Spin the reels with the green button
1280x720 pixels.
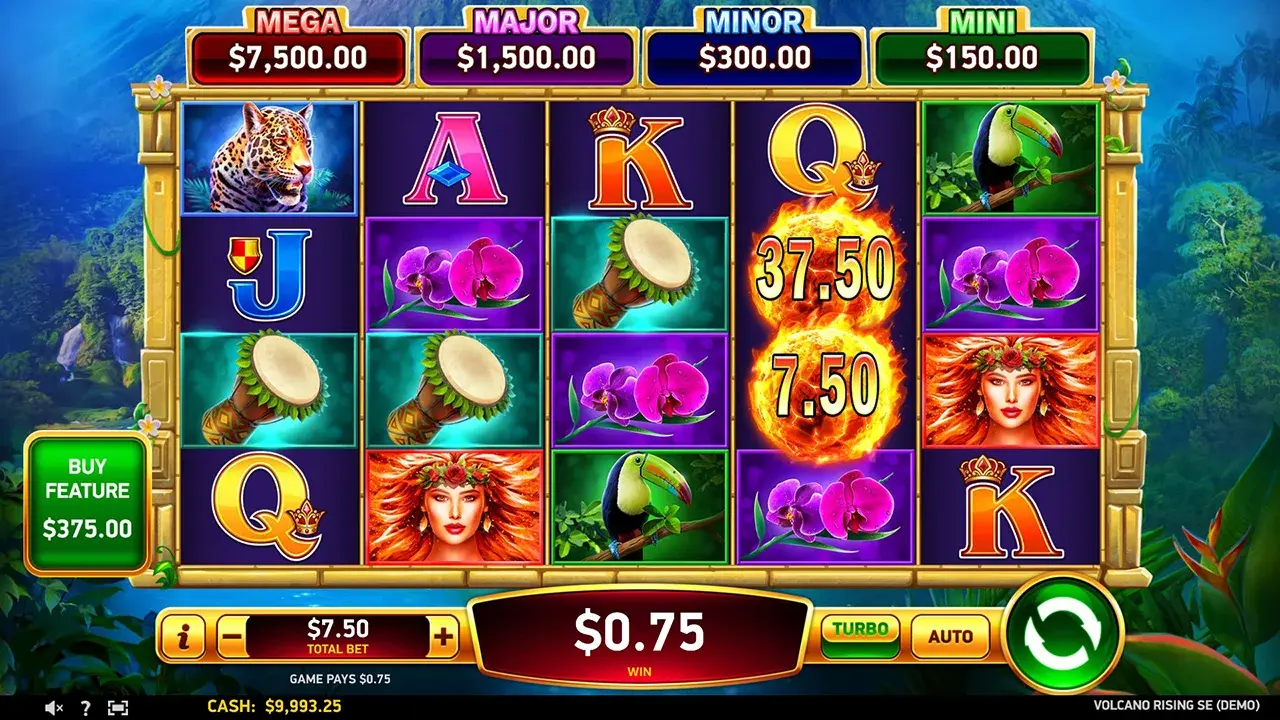coord(1064,634)
